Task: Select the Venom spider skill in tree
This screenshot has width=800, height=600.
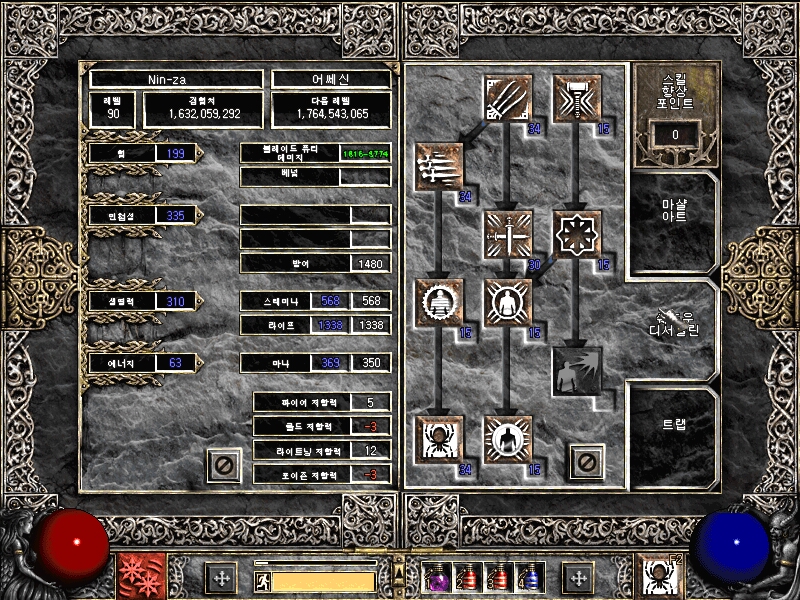Action: tap(439, 439)
